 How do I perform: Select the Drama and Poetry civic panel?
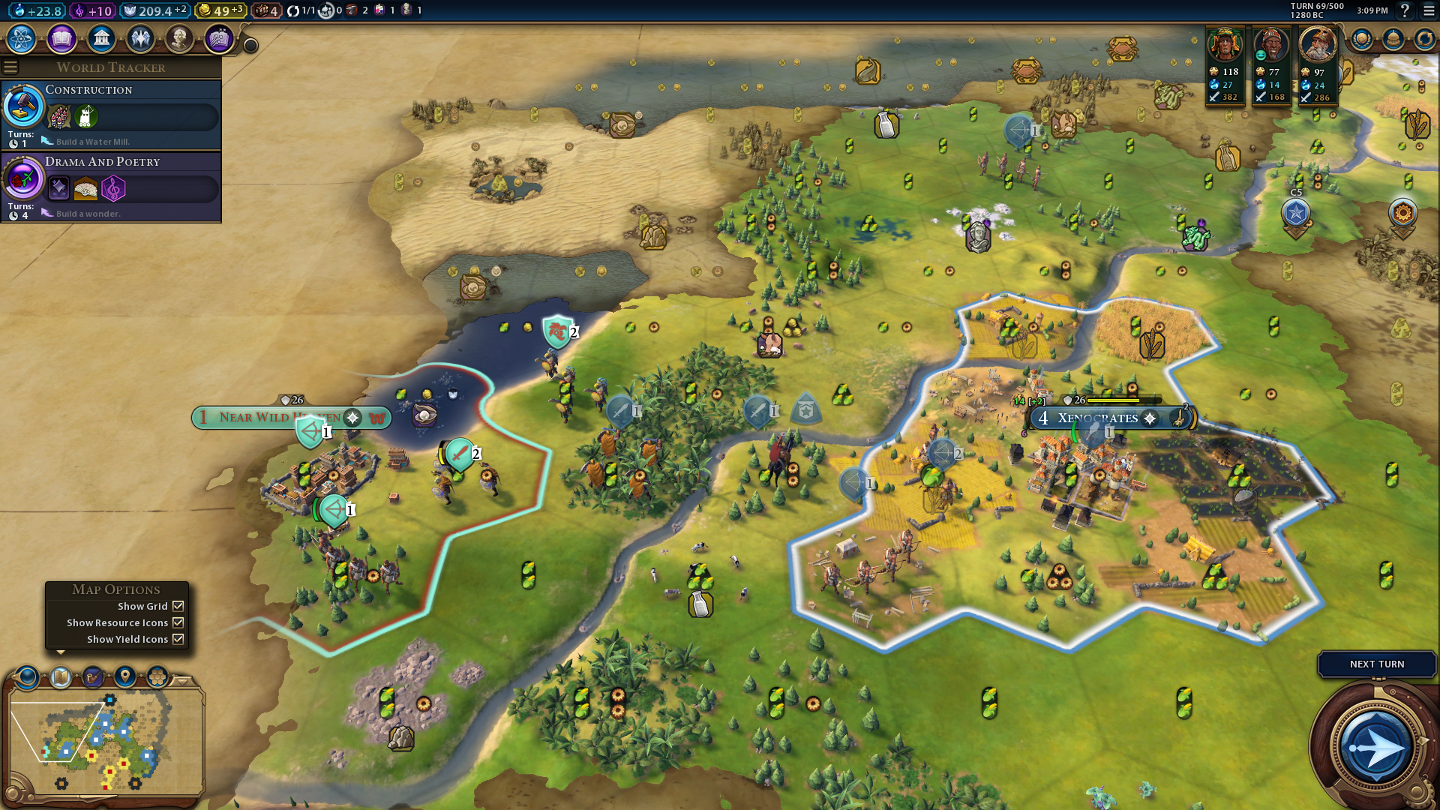click(x=110, y=187)
